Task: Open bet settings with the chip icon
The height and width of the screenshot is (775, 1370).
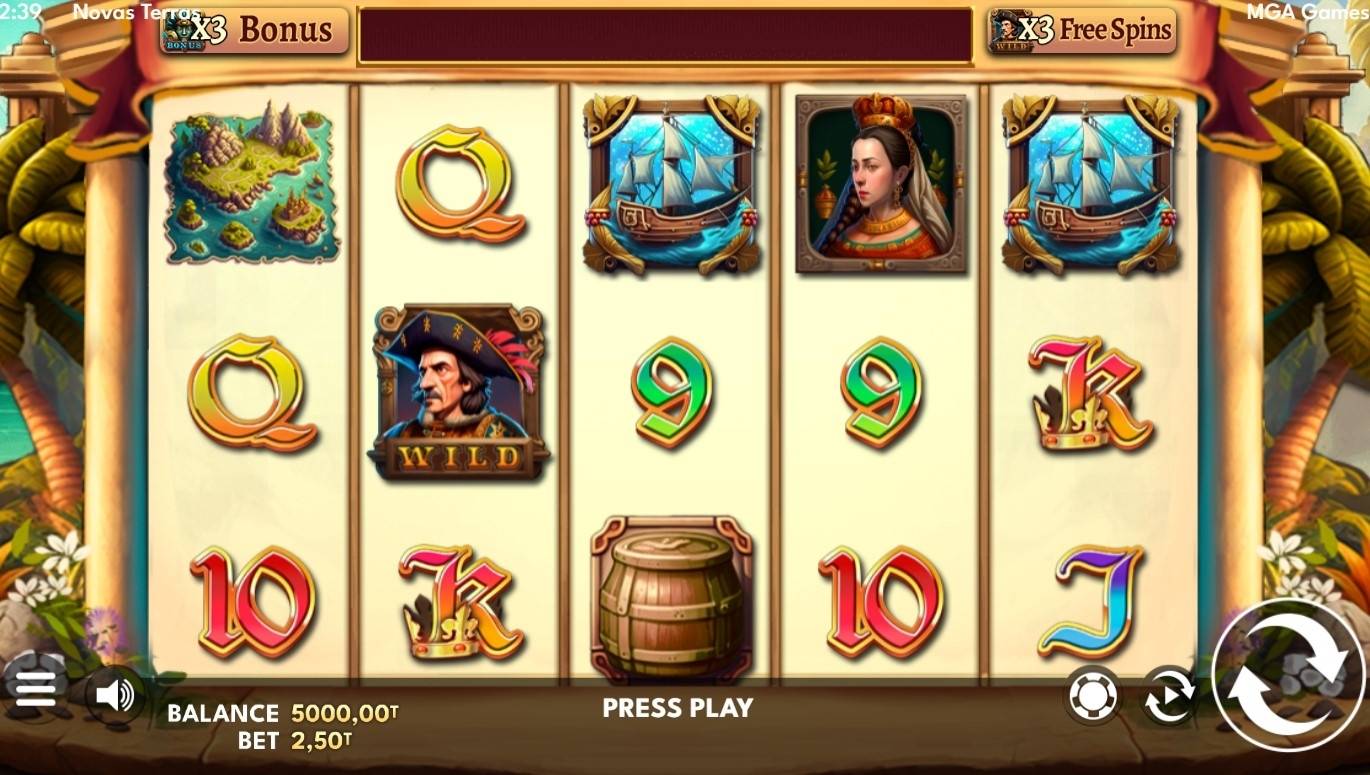Action: tap(1092, 695)
